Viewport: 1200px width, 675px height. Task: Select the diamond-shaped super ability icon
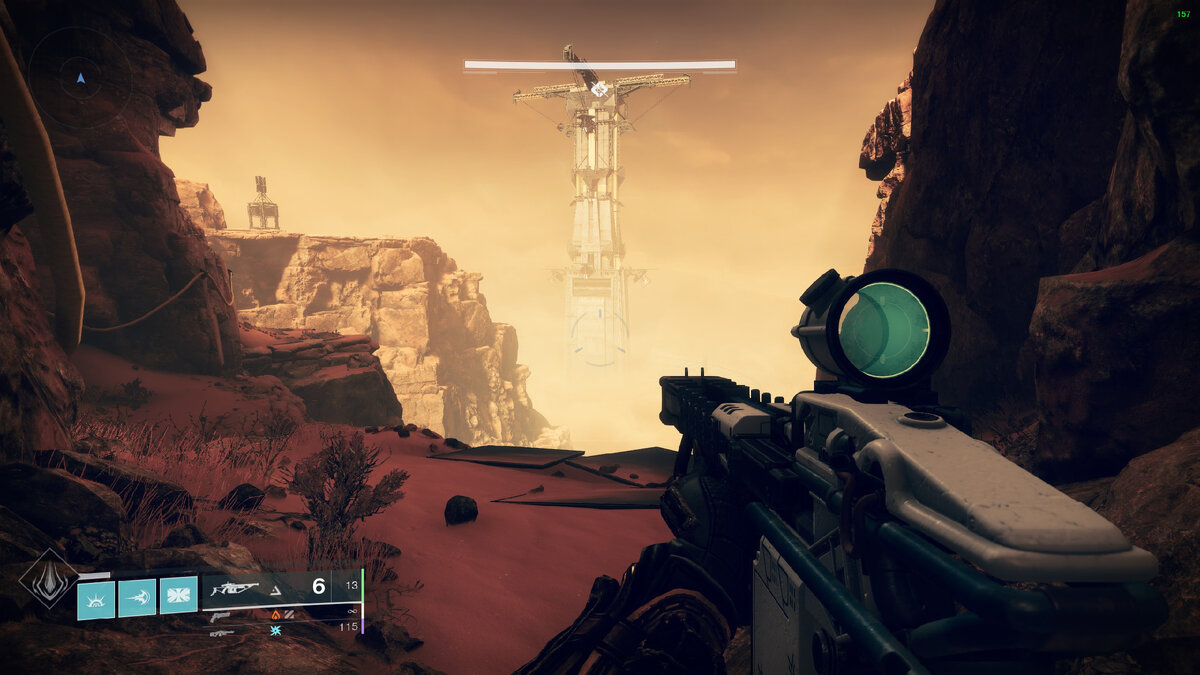[x=48, y=578]
